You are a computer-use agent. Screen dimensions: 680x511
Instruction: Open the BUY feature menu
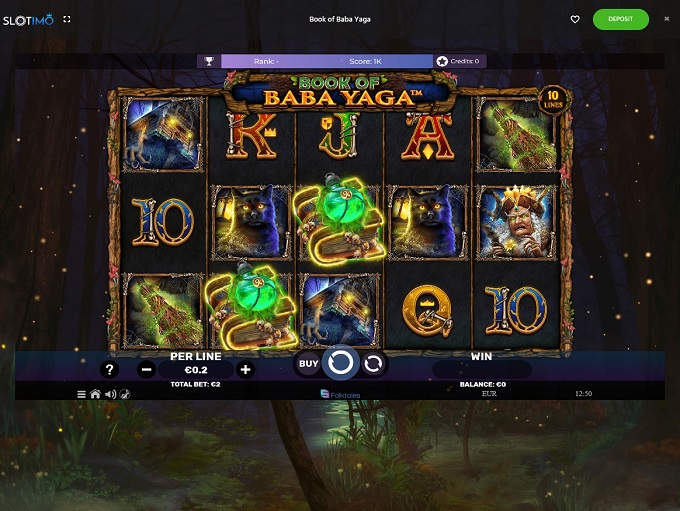(308, 364)
